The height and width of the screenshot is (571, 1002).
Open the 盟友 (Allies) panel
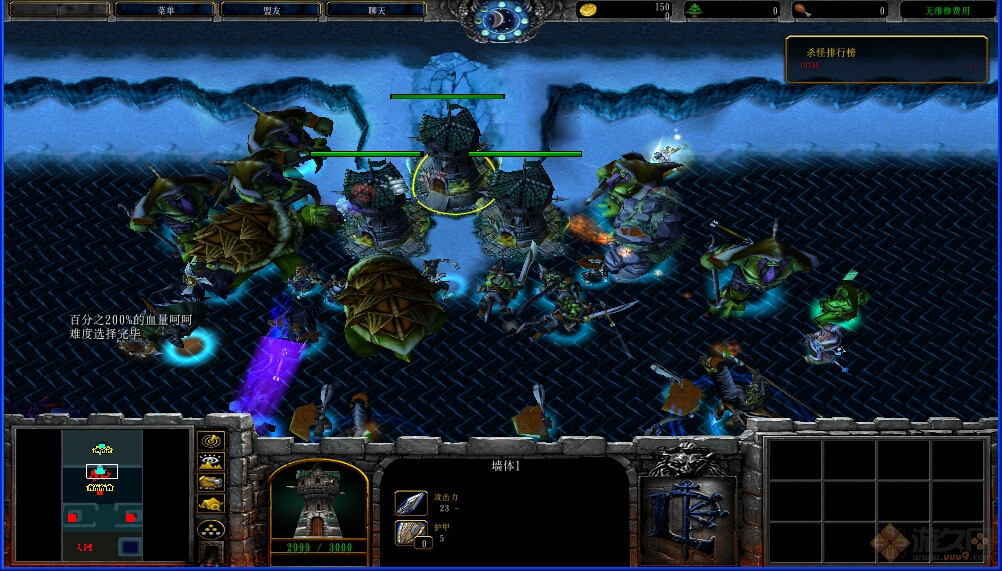click(270, 10)
